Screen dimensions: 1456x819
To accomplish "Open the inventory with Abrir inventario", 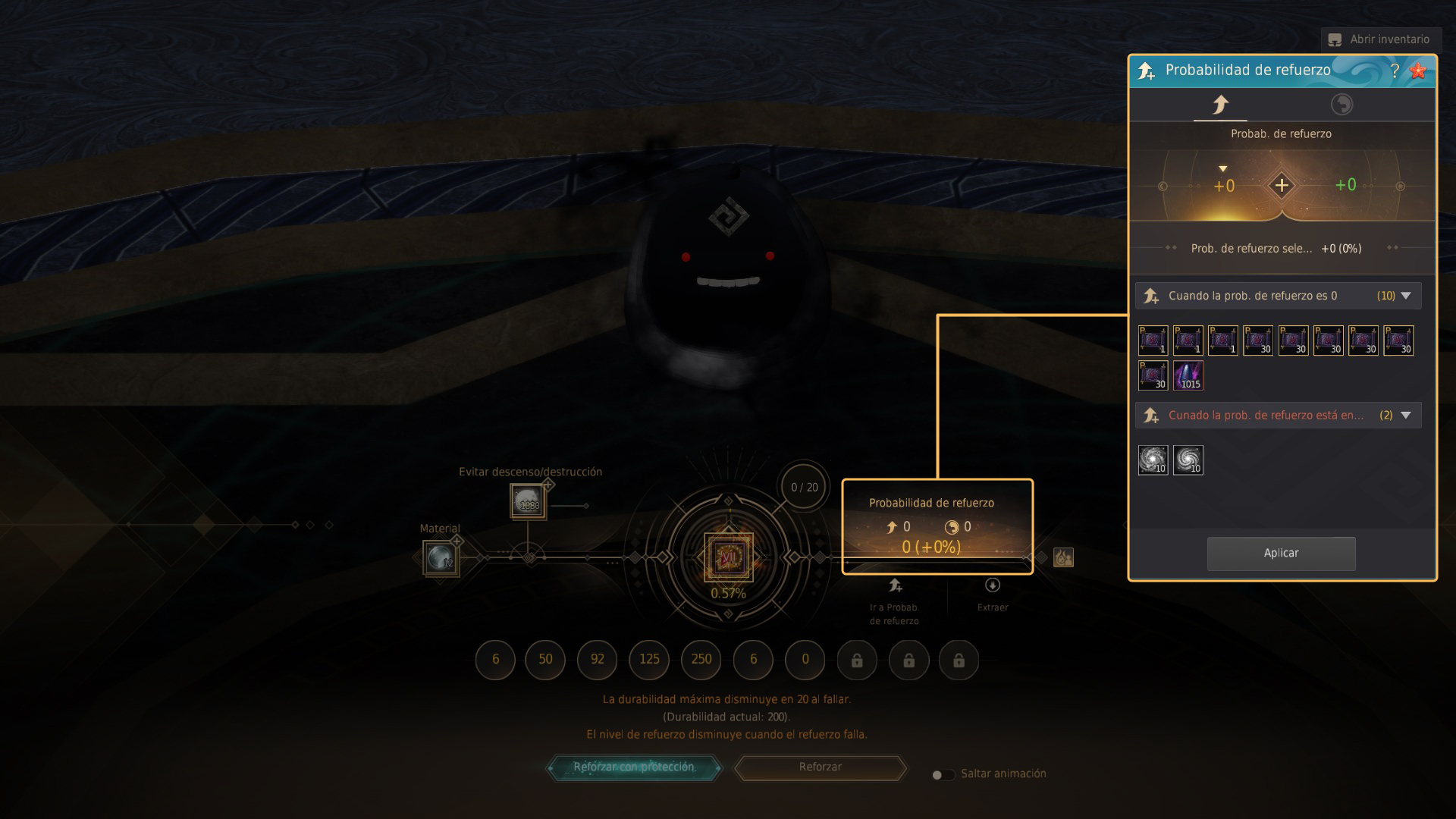I will coord(1379,39).
